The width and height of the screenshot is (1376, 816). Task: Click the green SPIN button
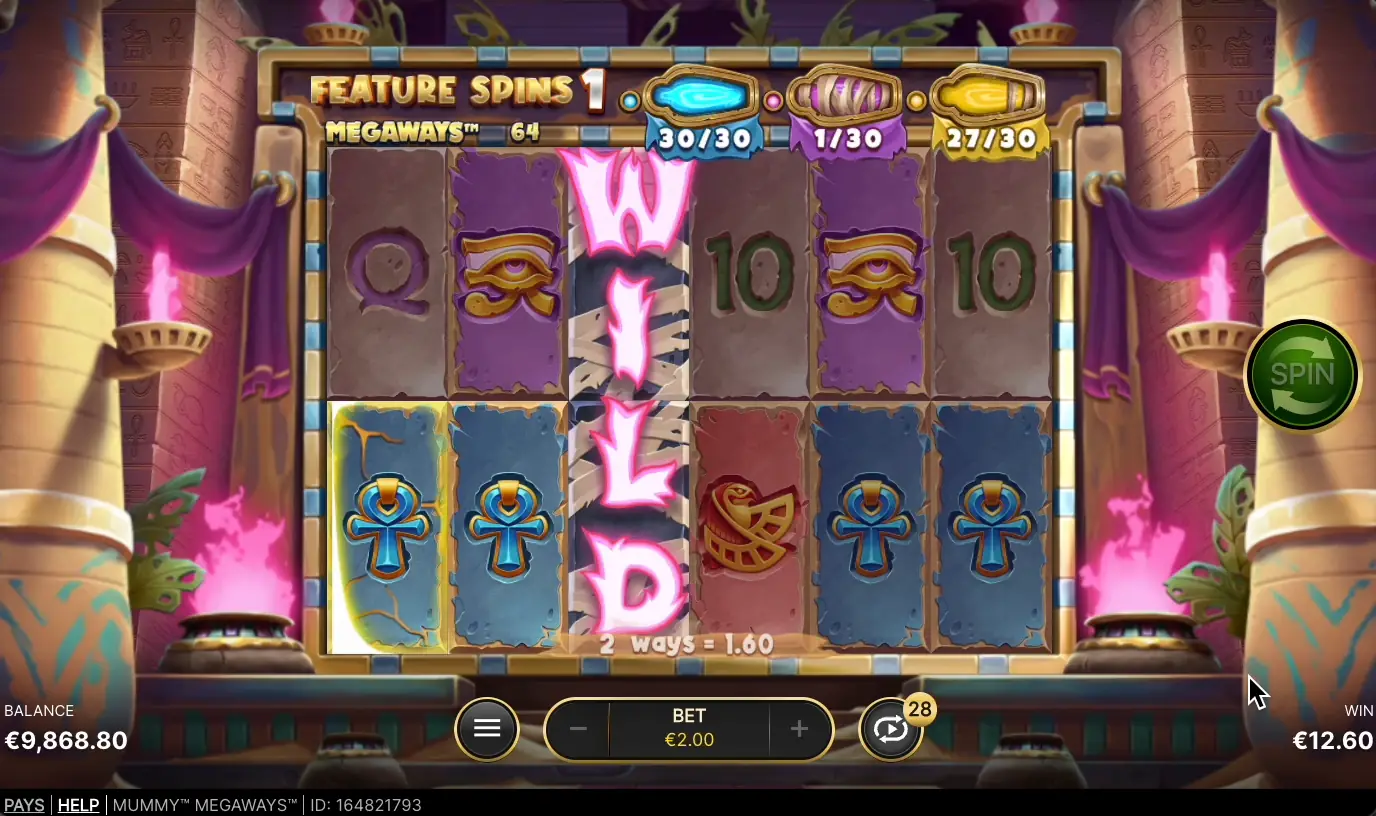pos(1301,375)
